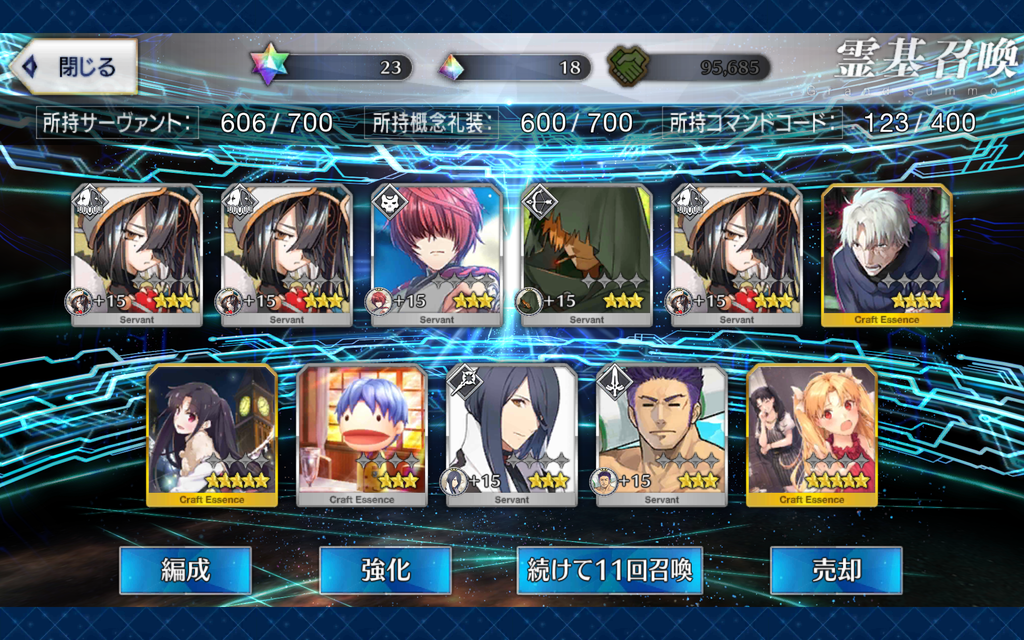
Task: View the blue-haired puppet craft essence
Action: coord(362,434)
